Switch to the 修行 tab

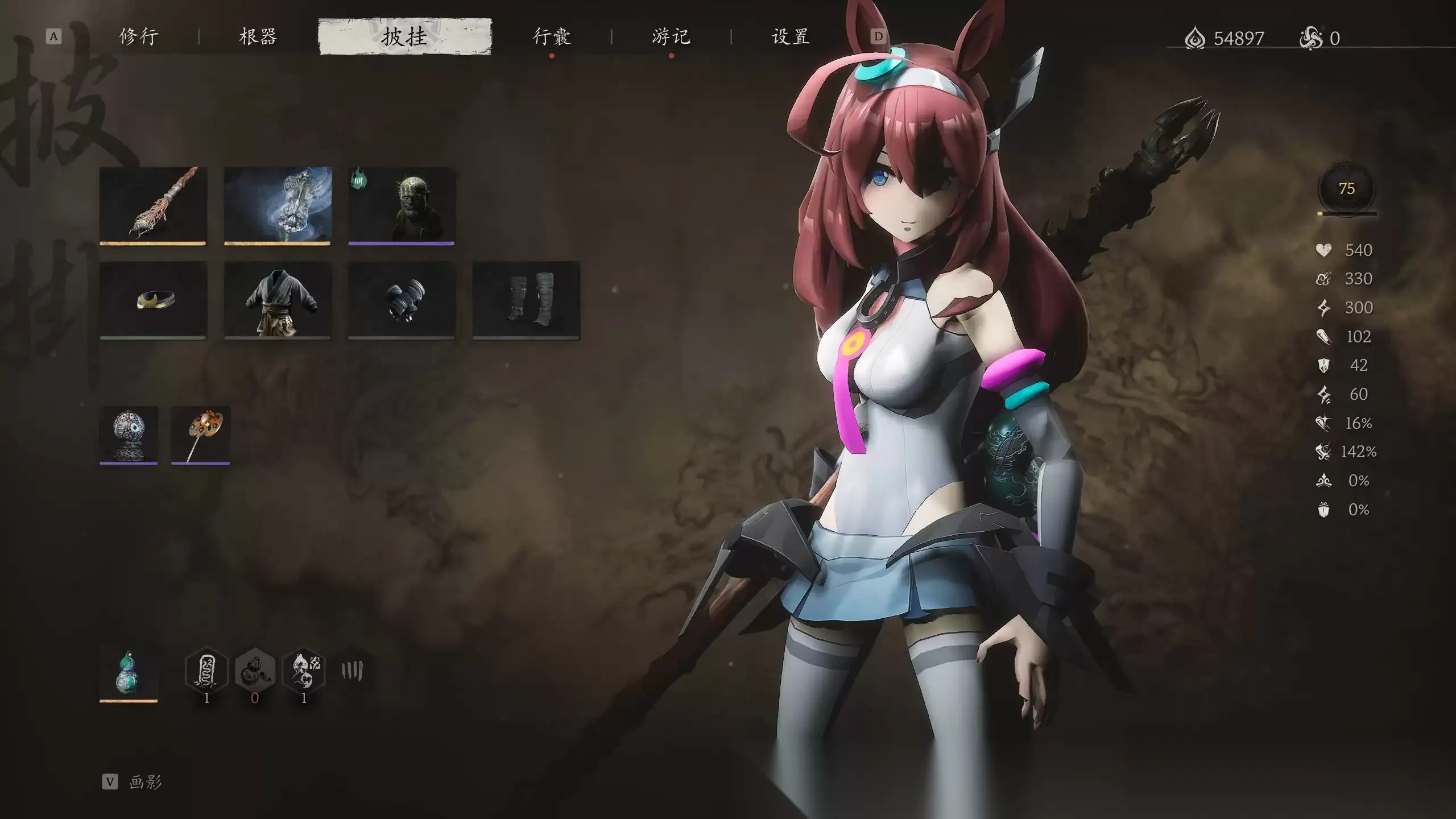(139, 37)
